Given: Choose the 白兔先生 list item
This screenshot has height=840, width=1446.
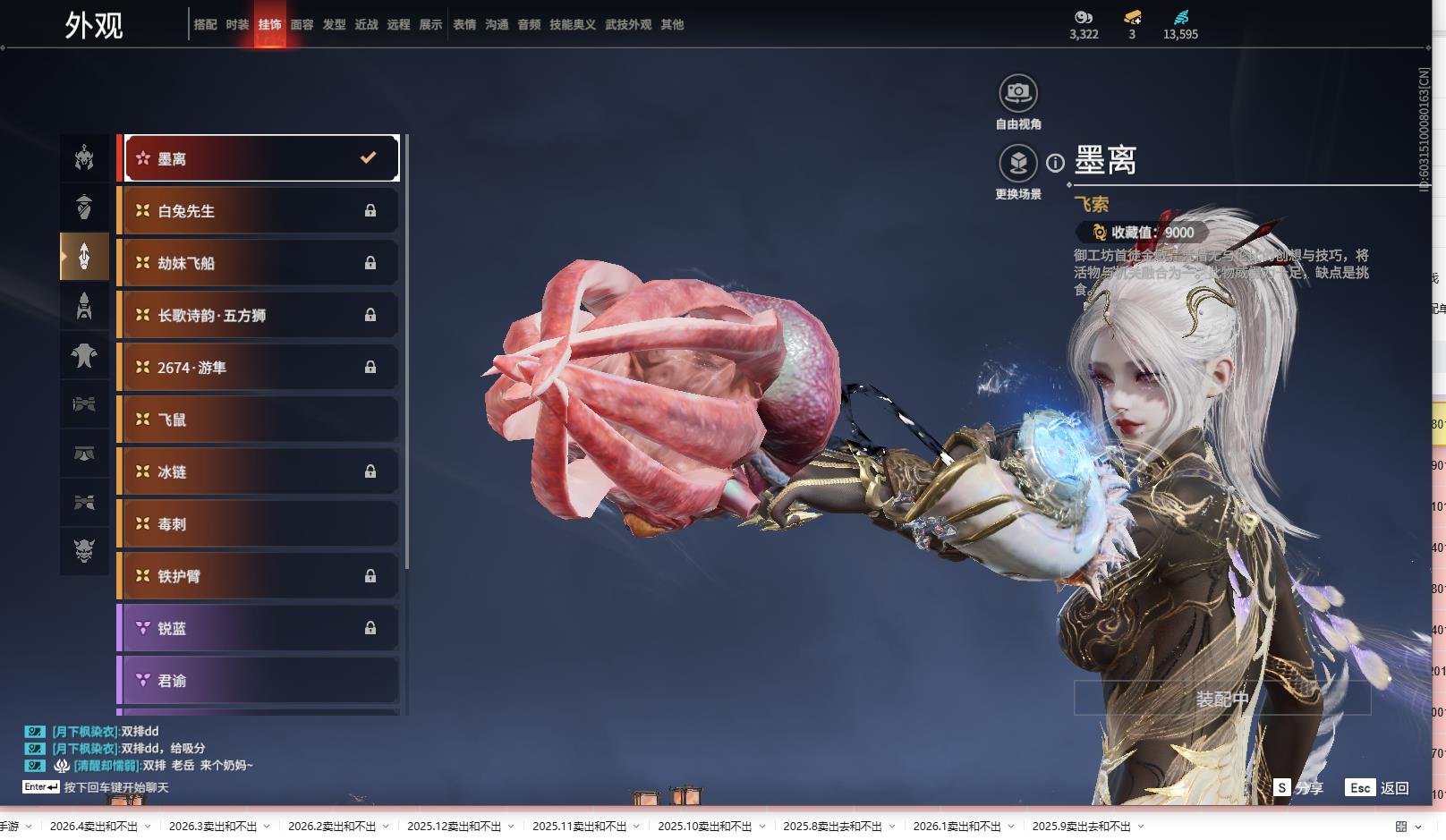Looking at the screenshot, I should pos(258,211).
